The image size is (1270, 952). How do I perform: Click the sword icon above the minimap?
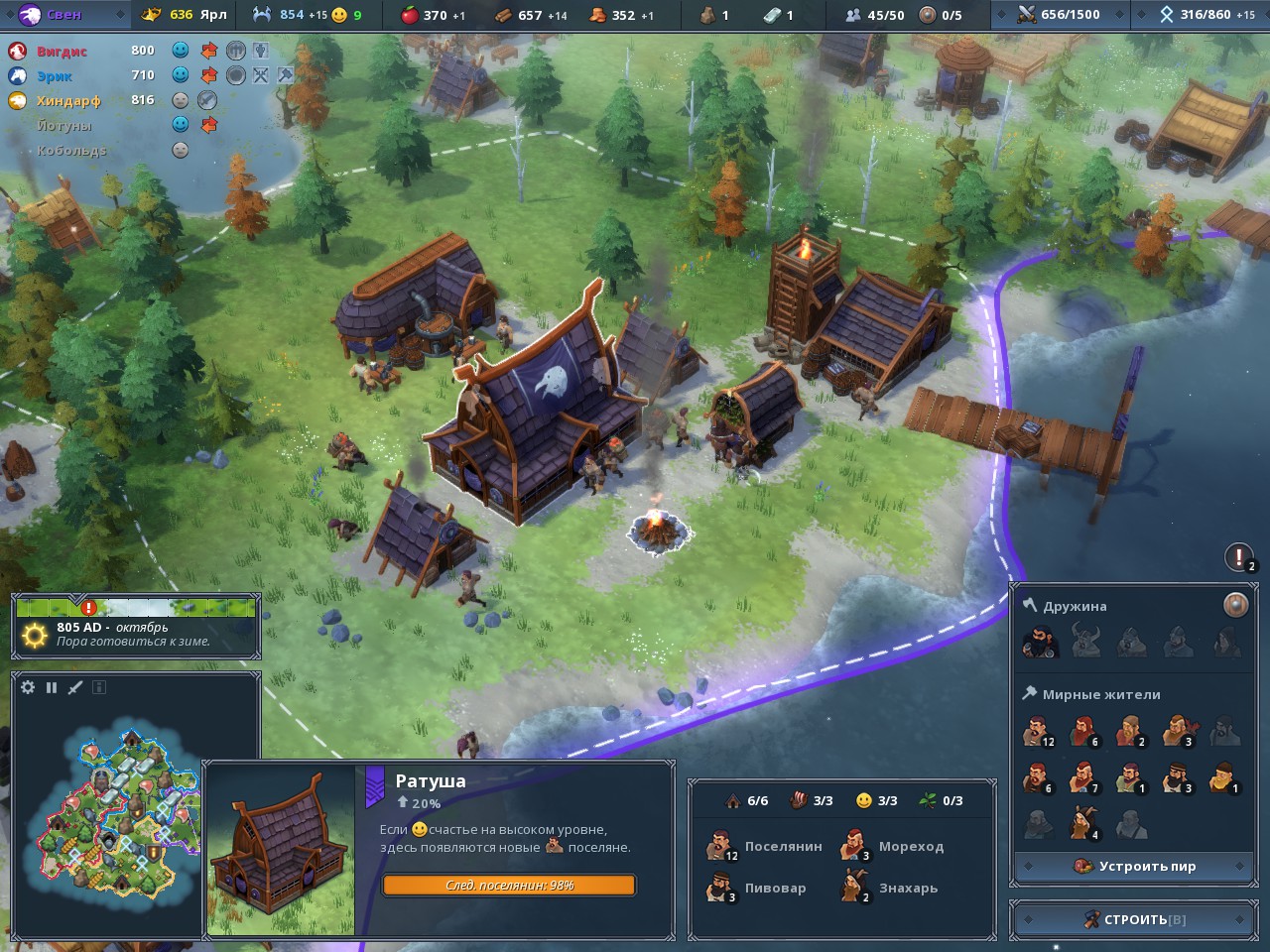(75, 687)
